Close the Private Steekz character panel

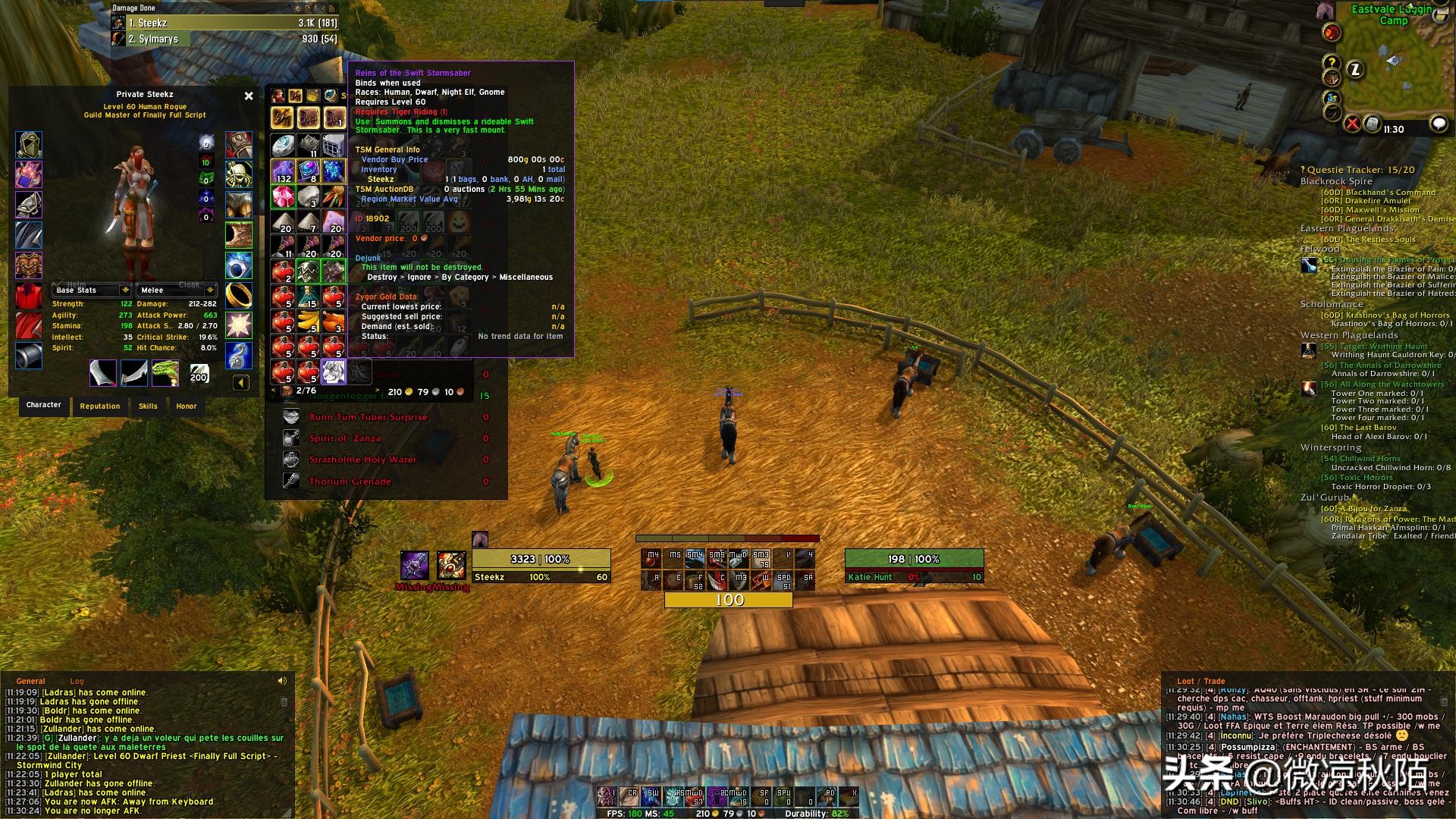249,96
